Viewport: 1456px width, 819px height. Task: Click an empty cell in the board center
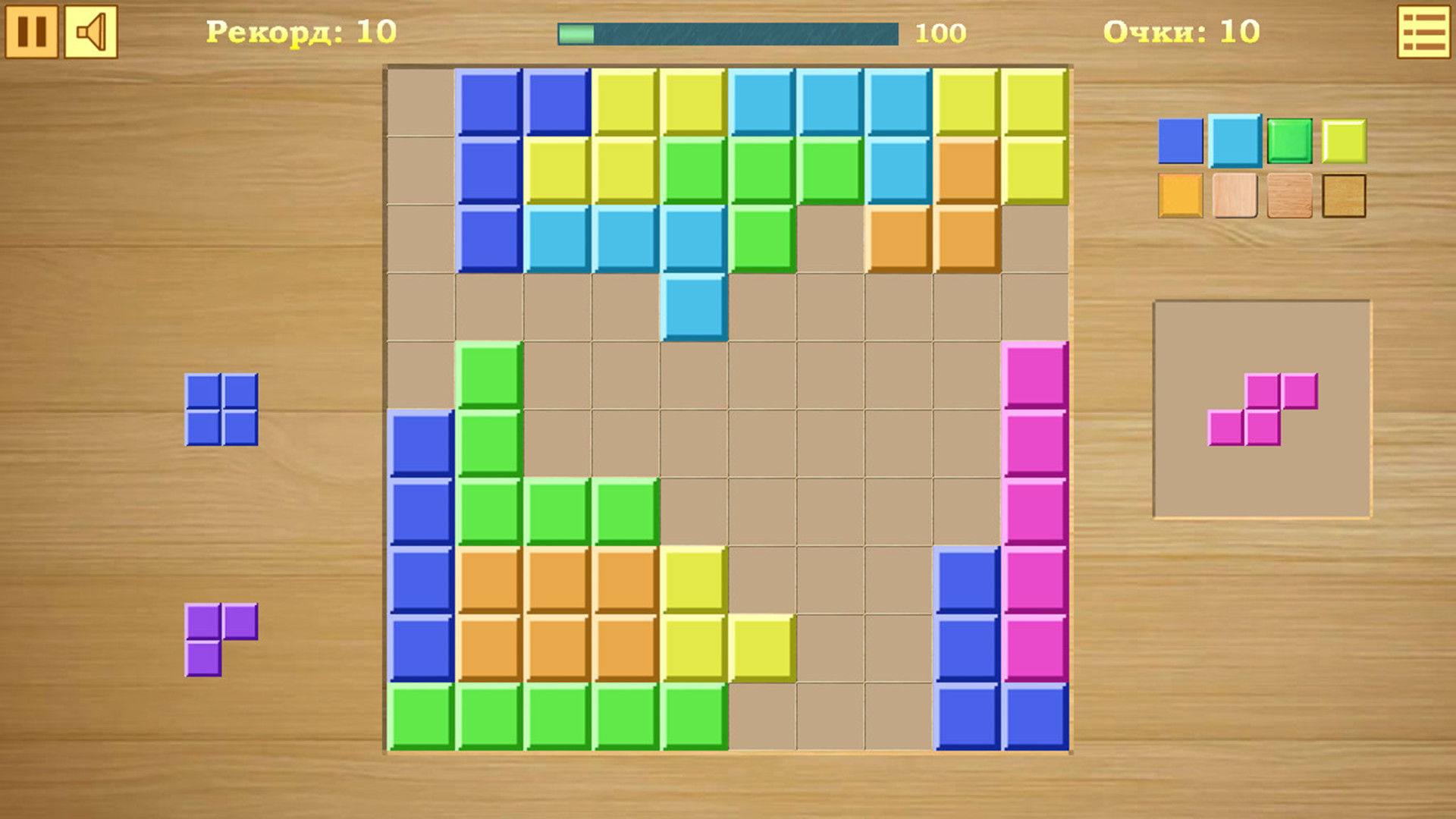pyautogui.click(x=762, y=444)
